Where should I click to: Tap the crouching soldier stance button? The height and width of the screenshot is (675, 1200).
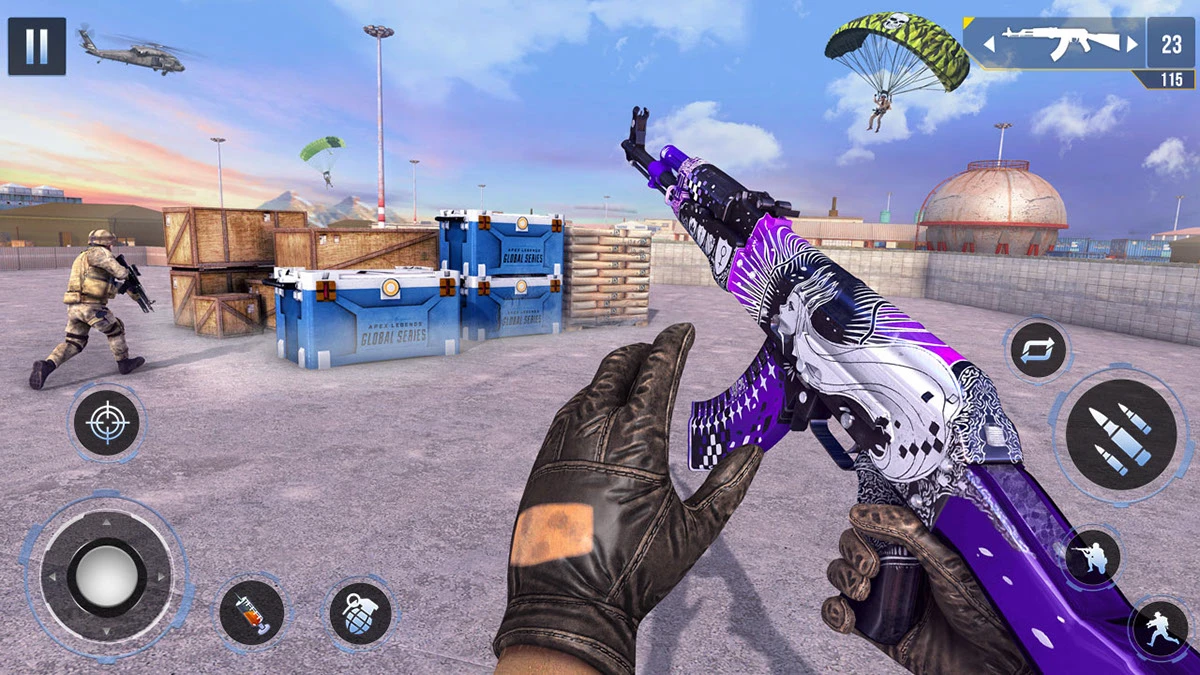[1090, 557]
